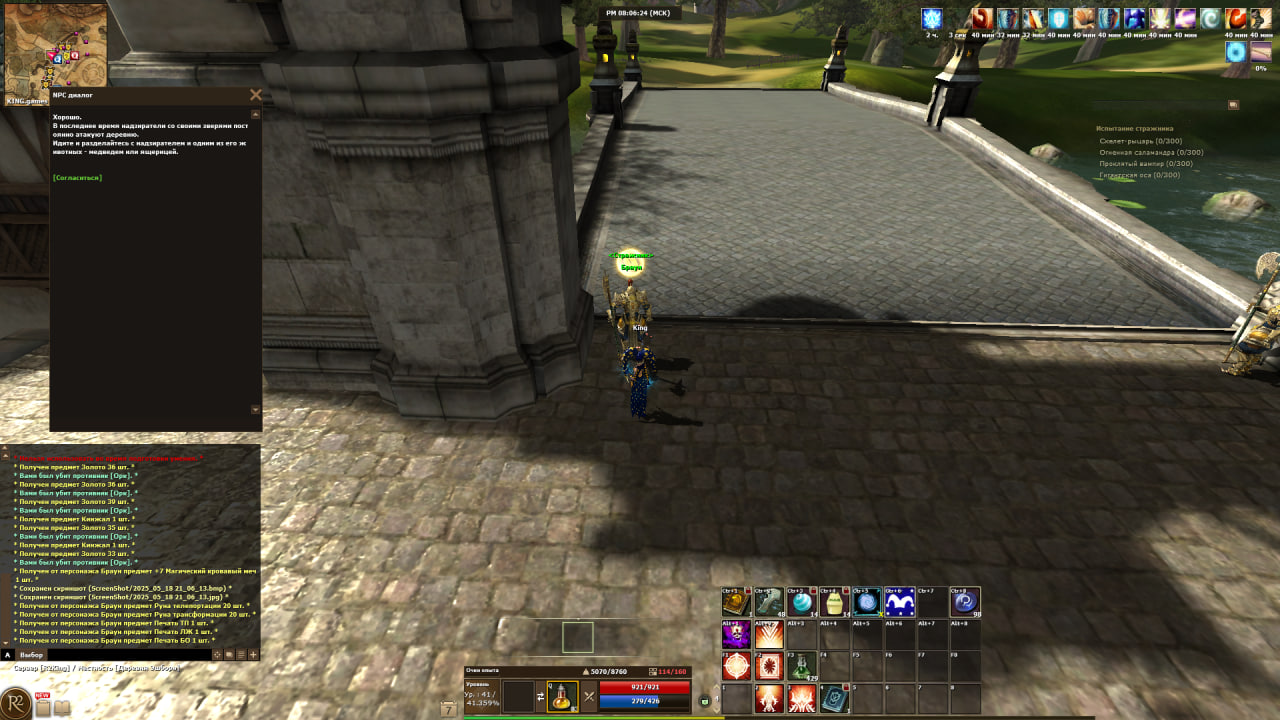1280x720 pixels.
Task: Use the striped cyan orb in Ctrl+3
Action: pyautogui.click(x=801, y=602)
